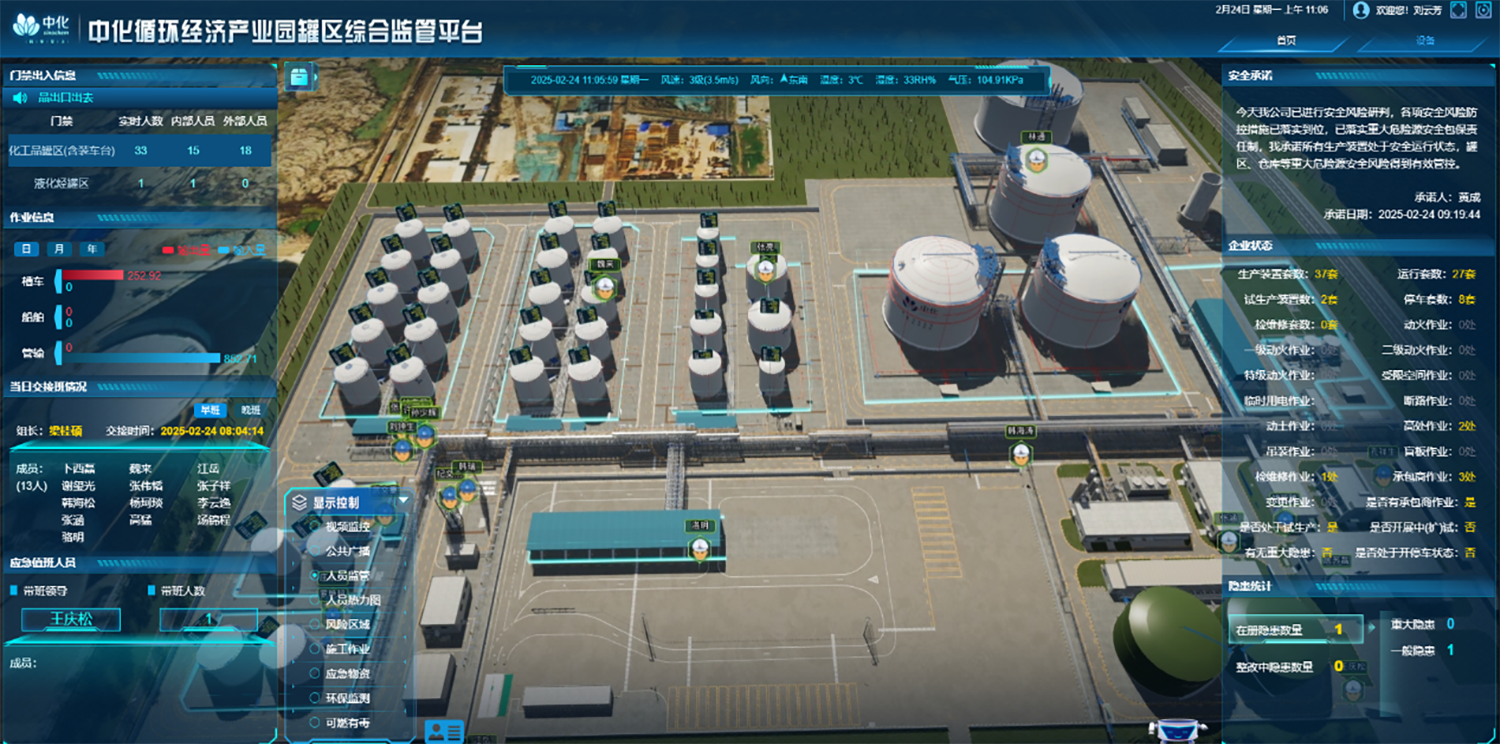Viewport: 1500px width, 744px height.
Task: Toggle fullscreen with the corner-brackets icon
Action: [x=1458, y=10]
